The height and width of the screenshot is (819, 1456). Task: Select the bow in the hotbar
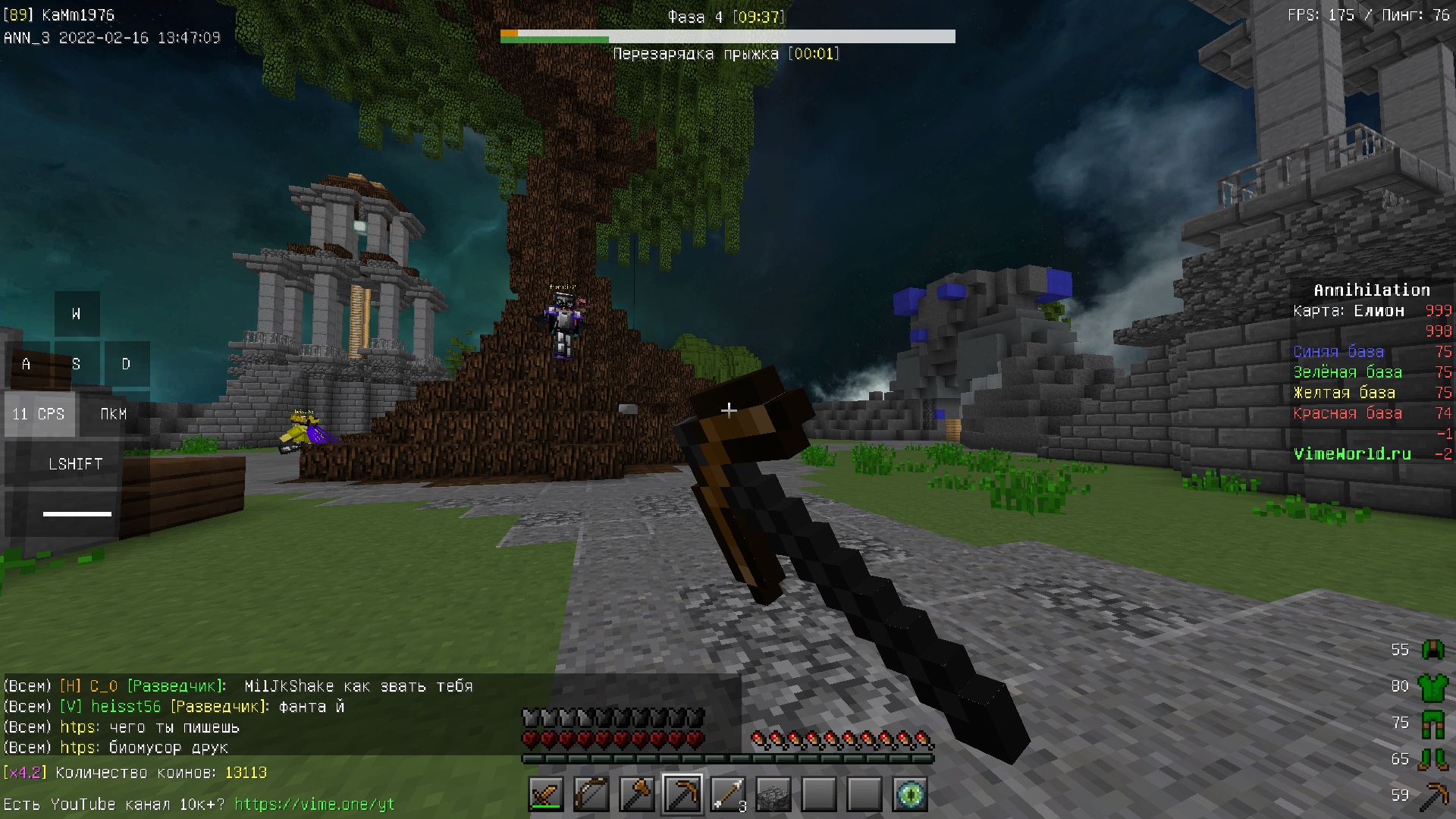(591, 795)
